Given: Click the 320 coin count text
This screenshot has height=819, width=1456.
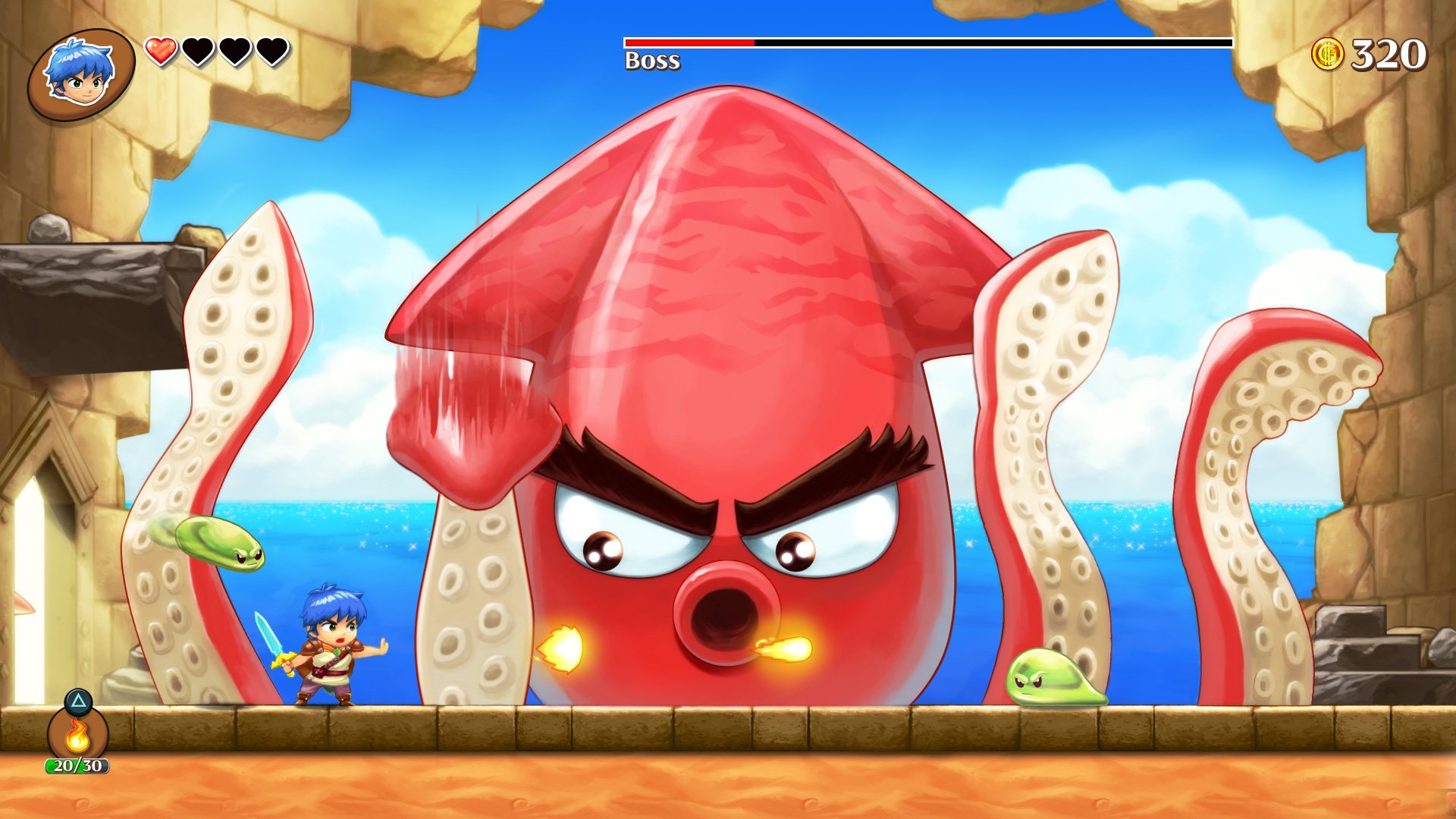Looking at the screenshot, I should click(x=1392, y=52).
